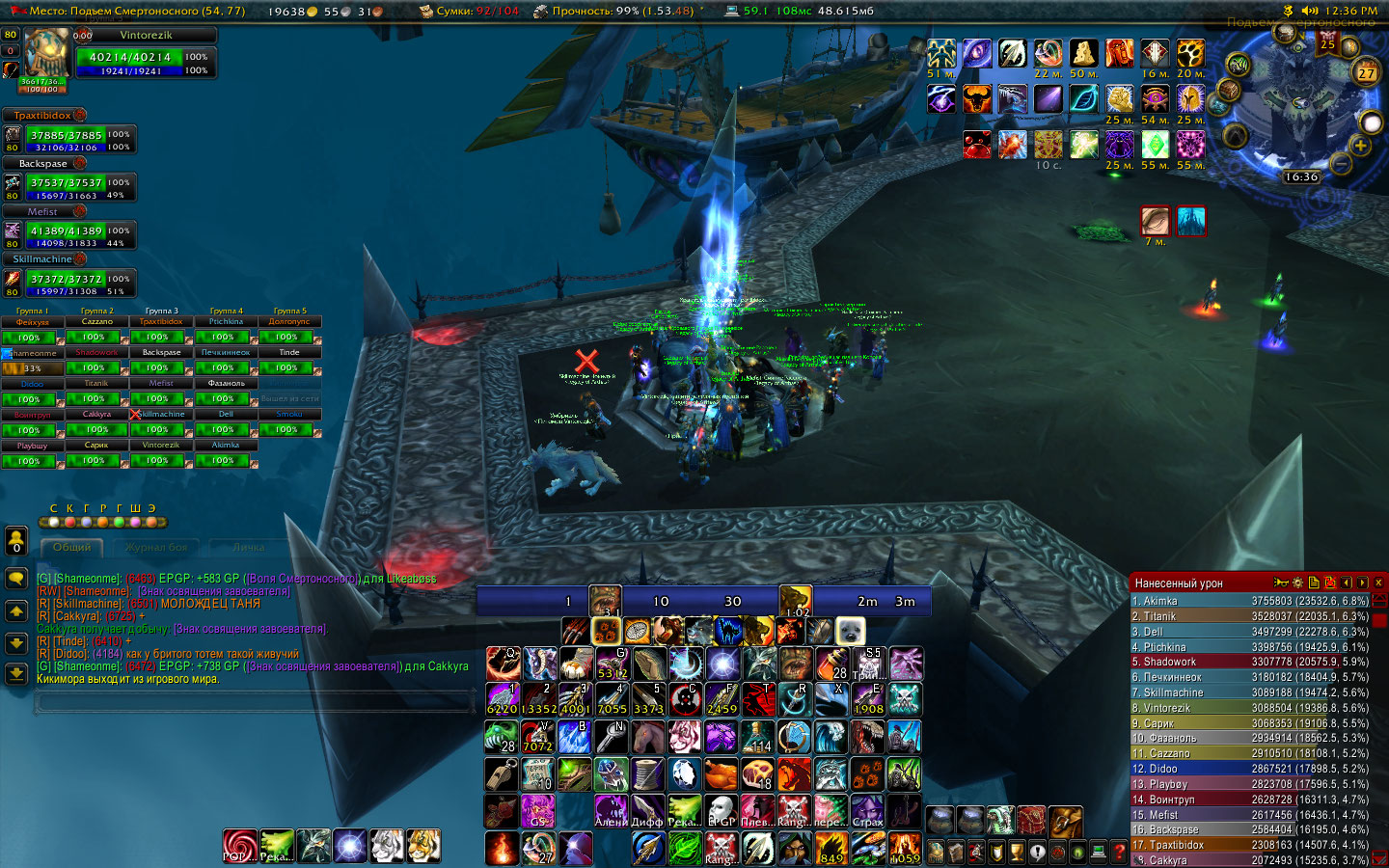This screenshot has width=1389, height=868.
Task: Open the calendar button showing 27
Action: (x=1366, y=72)
